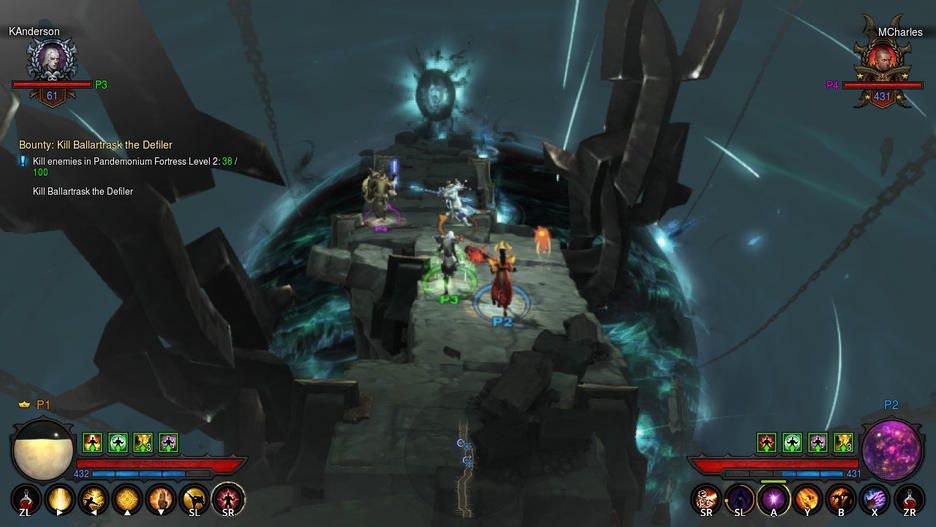The width and height of the screenshot is (936, 527).
Task: Activate P1's golden mantra pattern skill
Action: click(x=128, y=498)
